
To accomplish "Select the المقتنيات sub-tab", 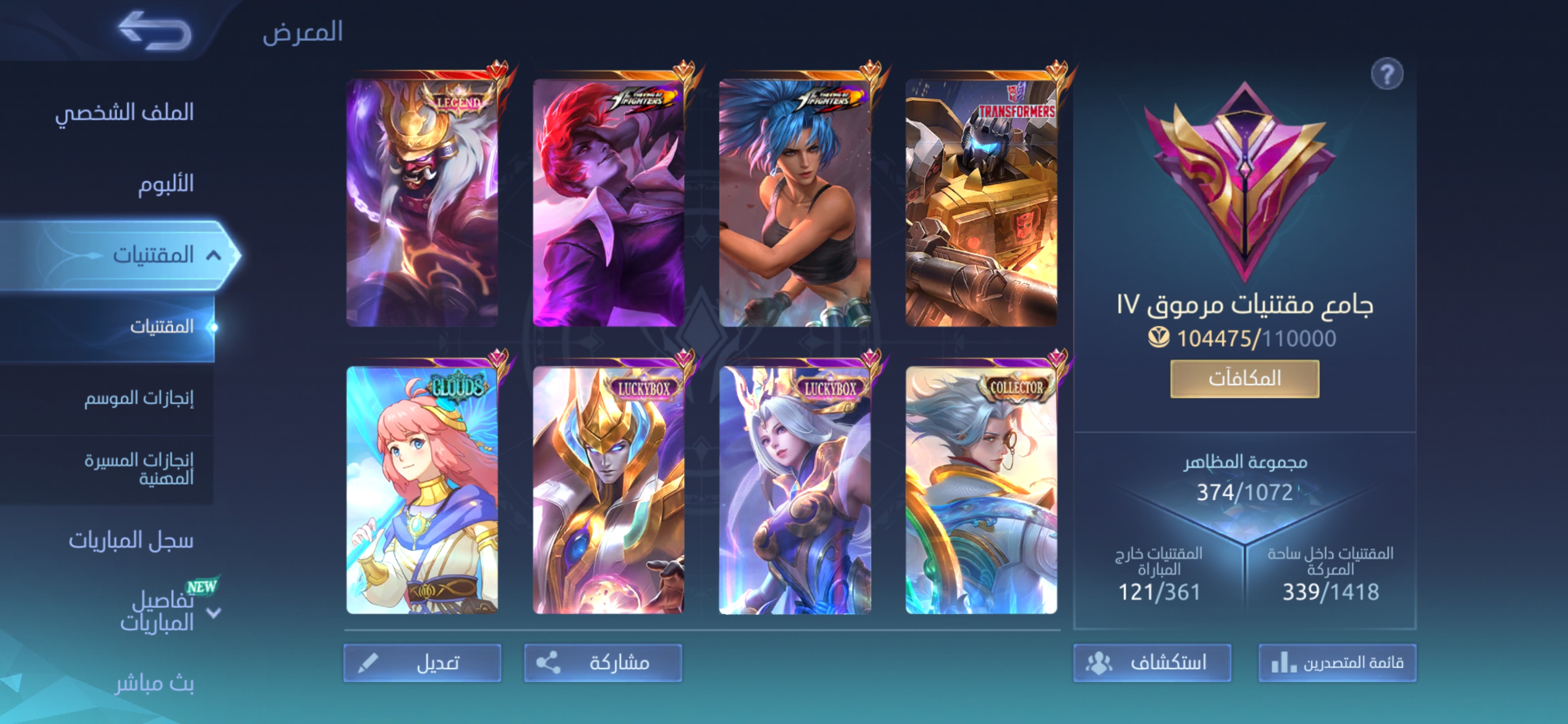I will [x=161, y=327].
